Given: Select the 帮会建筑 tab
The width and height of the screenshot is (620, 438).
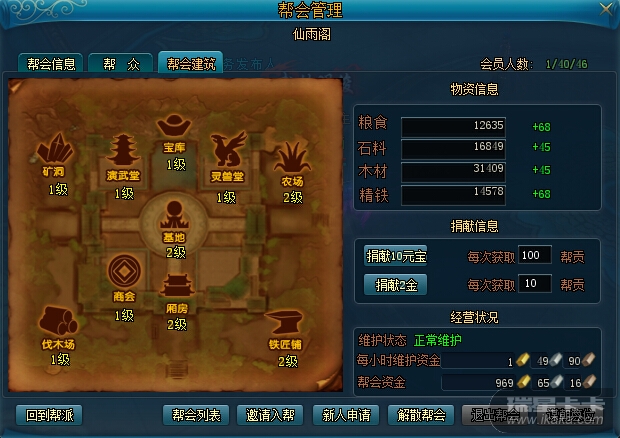Looking at the screenshot, I should [190, 64].
